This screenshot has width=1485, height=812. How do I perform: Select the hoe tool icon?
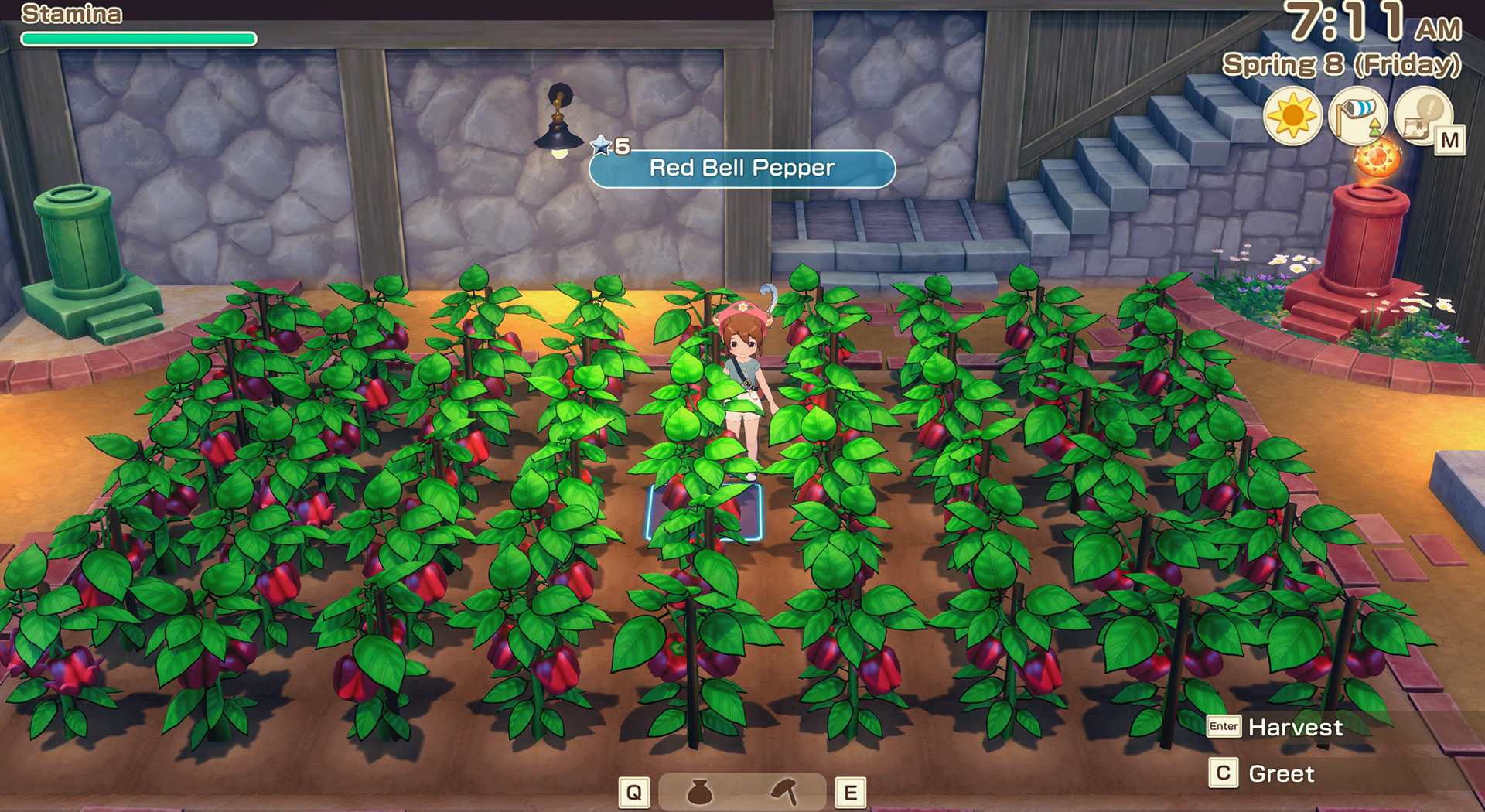coord(784,792)
